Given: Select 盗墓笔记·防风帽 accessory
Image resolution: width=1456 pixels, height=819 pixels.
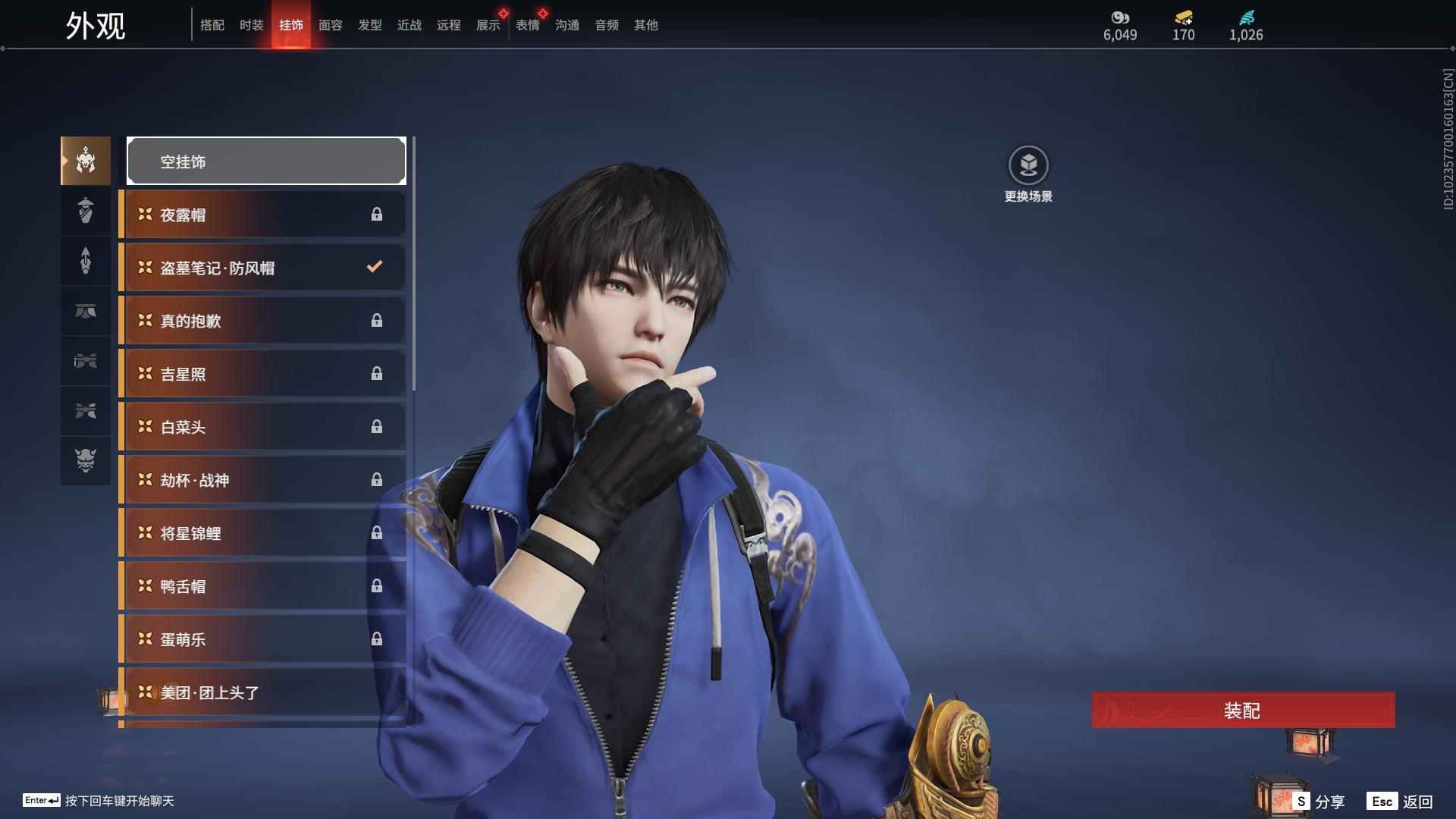Looking at the screenshot, I should pyautogui.click(x=262, y=268).
